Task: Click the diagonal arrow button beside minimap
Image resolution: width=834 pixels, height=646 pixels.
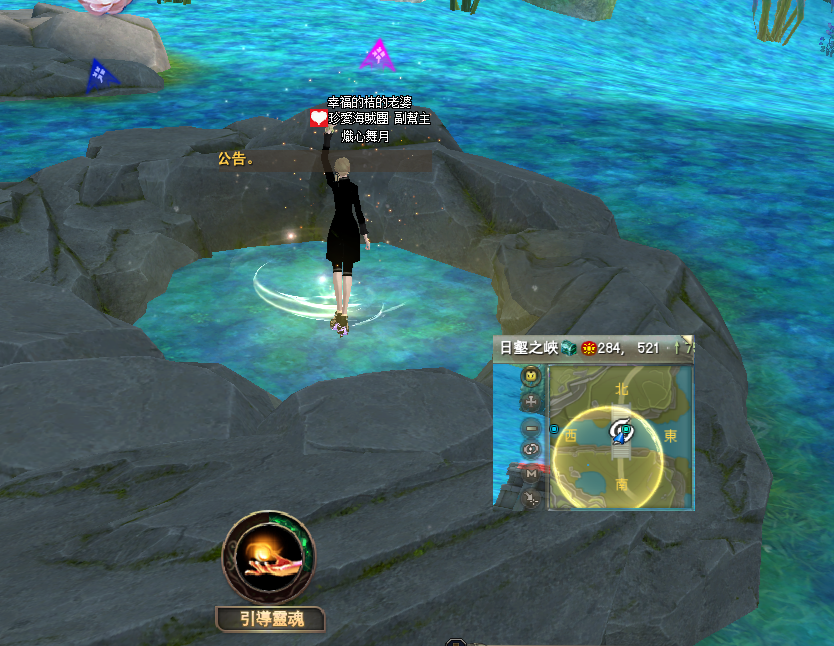Action: tap(531, 497)
